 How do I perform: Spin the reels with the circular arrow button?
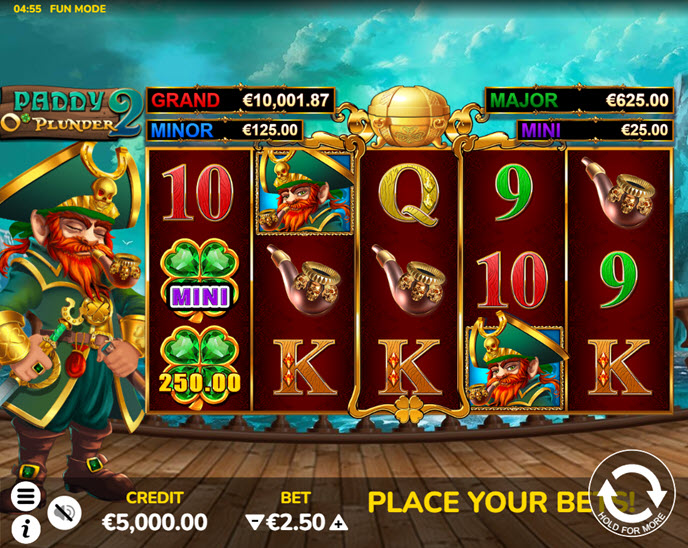pyautogui.click(x=632, y=492)
